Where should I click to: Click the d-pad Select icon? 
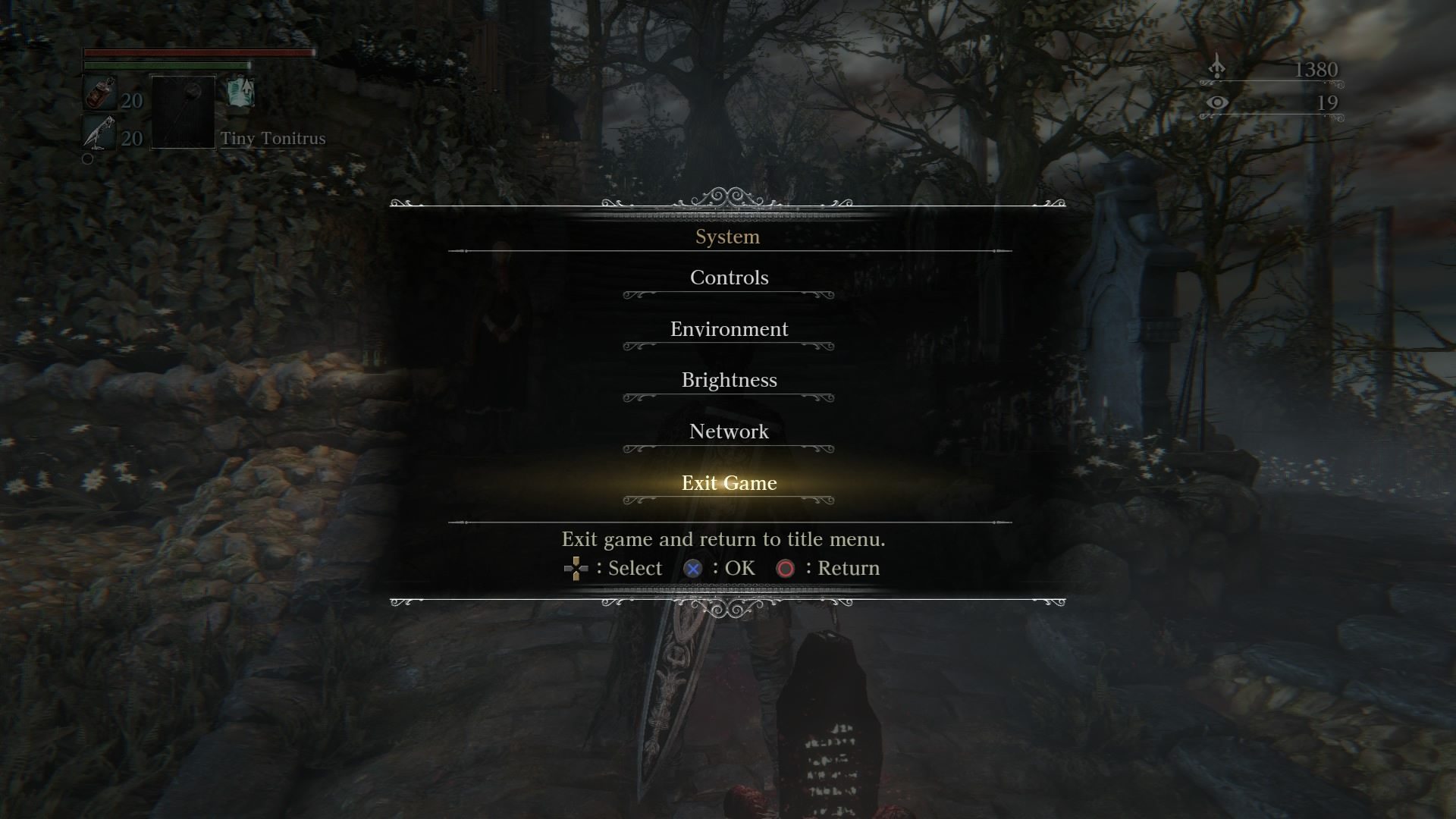[x=577, y=568]
